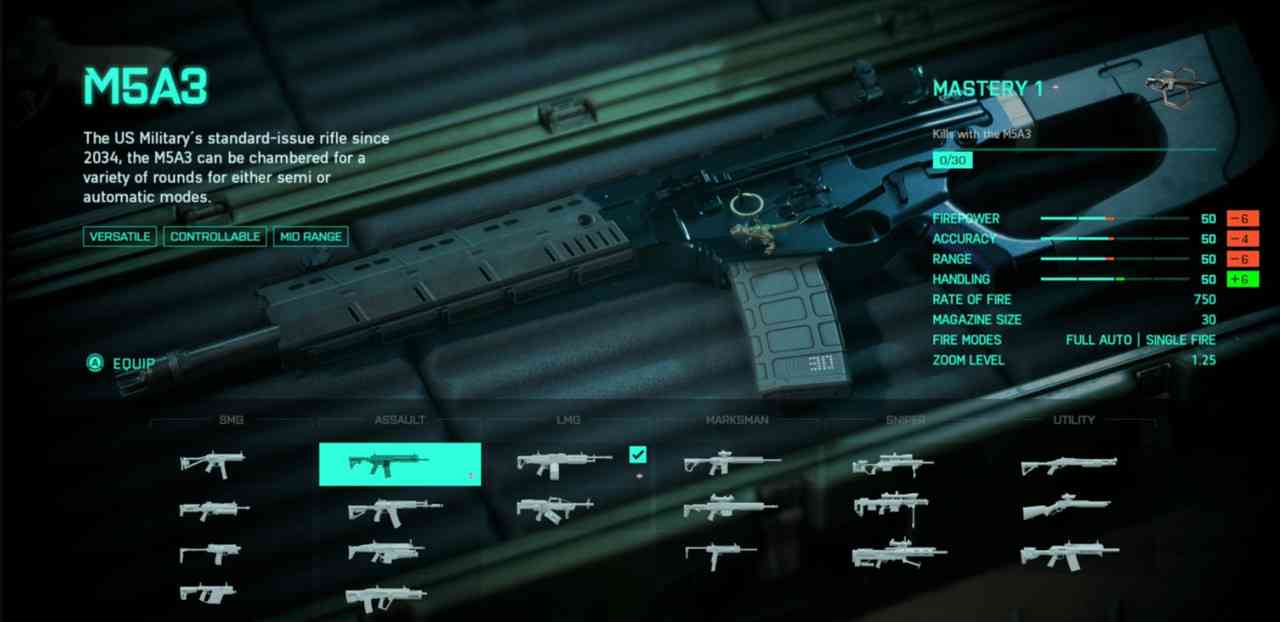
Task: Choose the PBX-45 submachine gun
Action: coord(212,464)
